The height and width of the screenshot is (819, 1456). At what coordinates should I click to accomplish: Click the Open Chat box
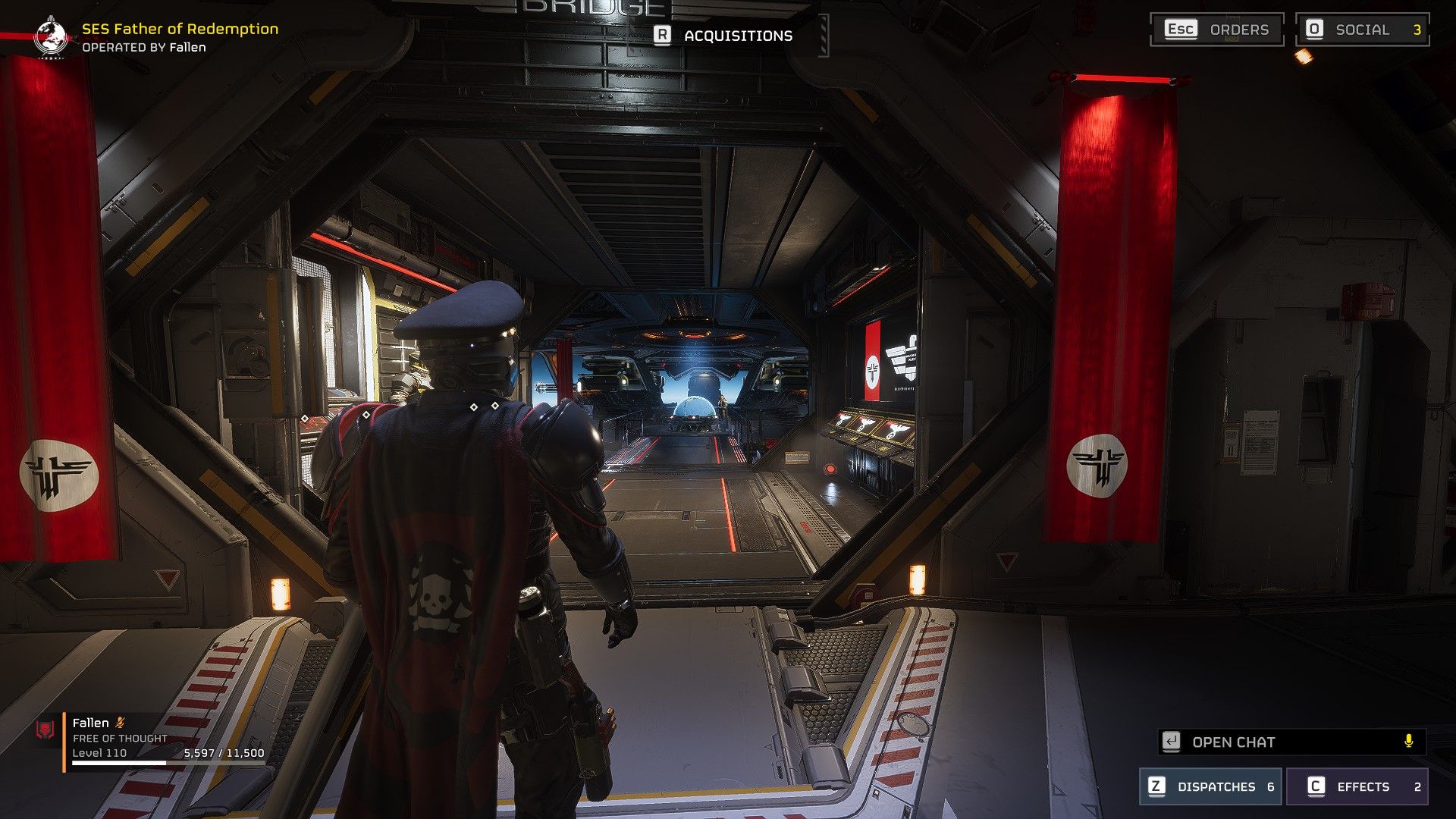pos(1282,742)
